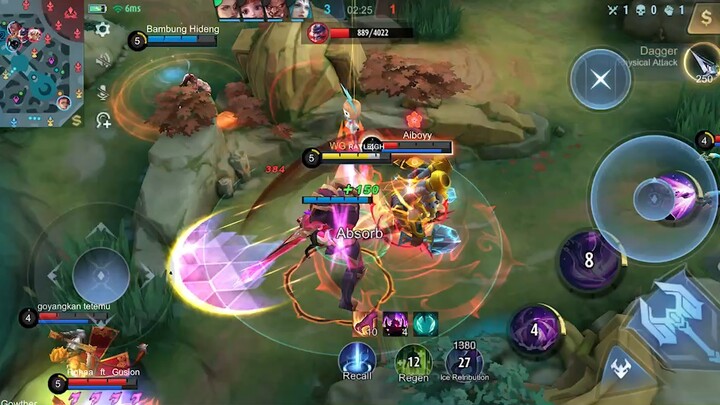Tap the Recall button
720x405 pixels.
(357, 360)
